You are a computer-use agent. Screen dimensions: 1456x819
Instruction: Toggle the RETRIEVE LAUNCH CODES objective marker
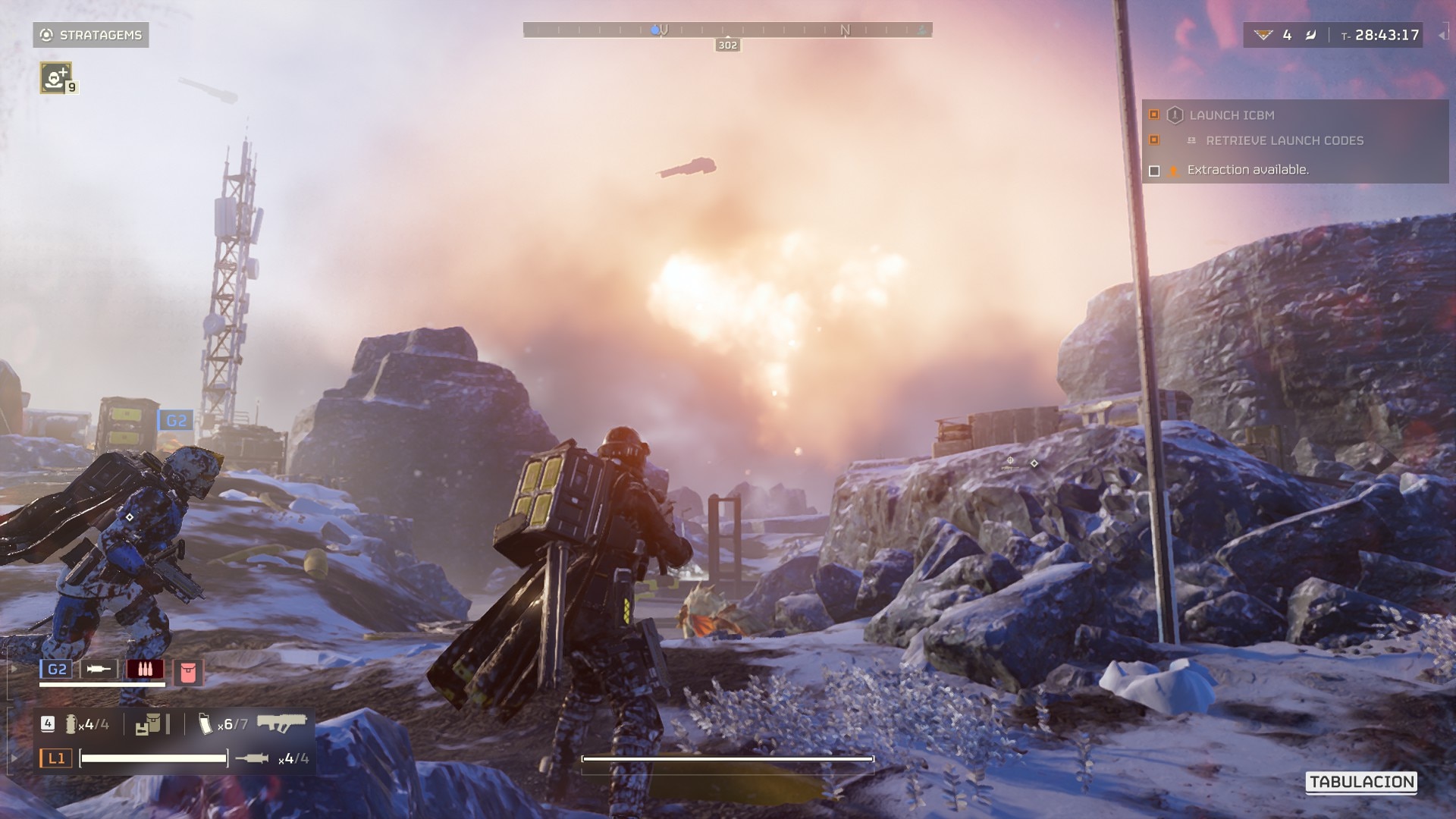point(1153,140)
